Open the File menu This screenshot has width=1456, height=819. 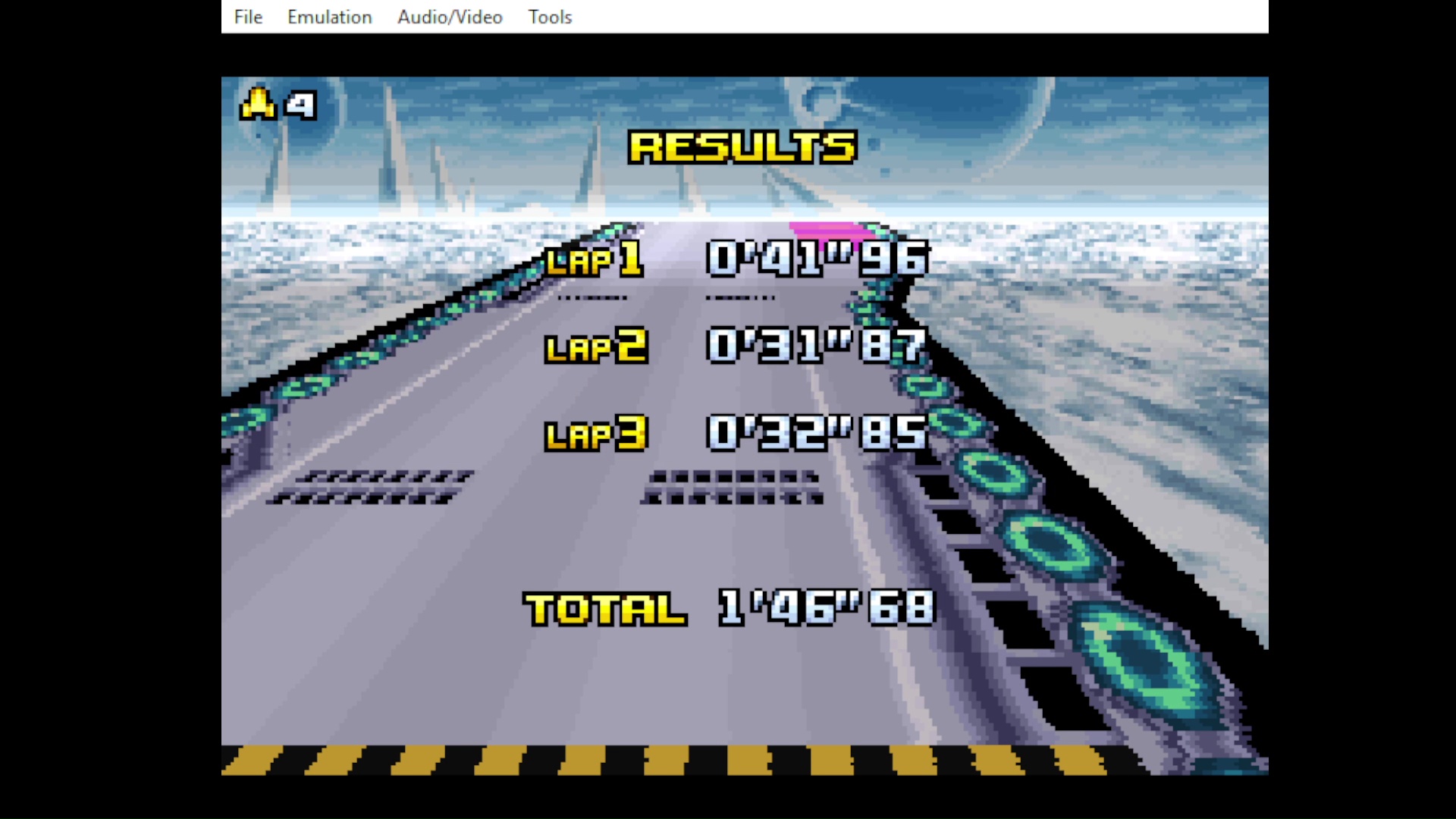pos(248,17)
